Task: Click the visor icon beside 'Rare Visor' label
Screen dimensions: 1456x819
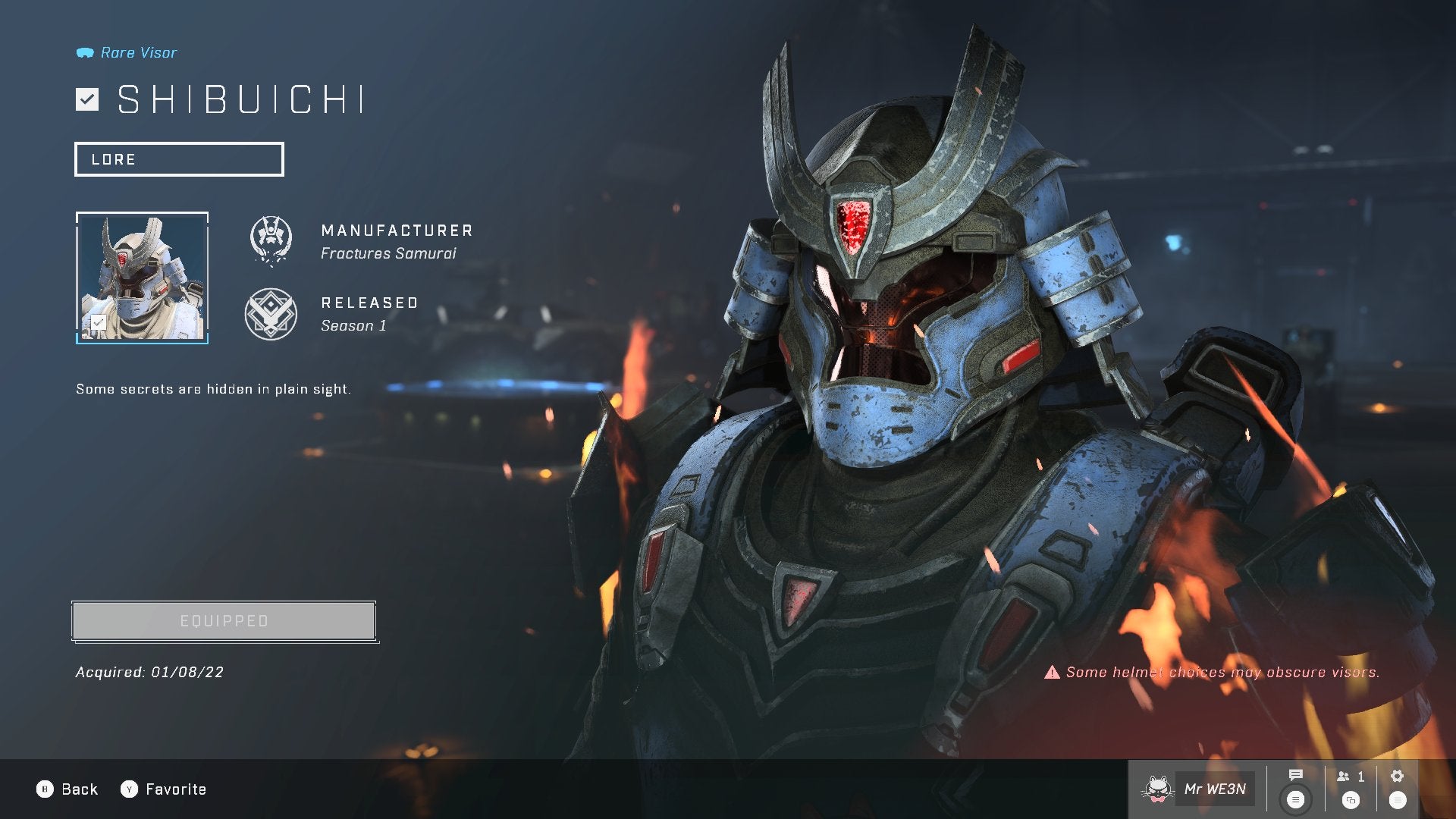Action: 85,52
